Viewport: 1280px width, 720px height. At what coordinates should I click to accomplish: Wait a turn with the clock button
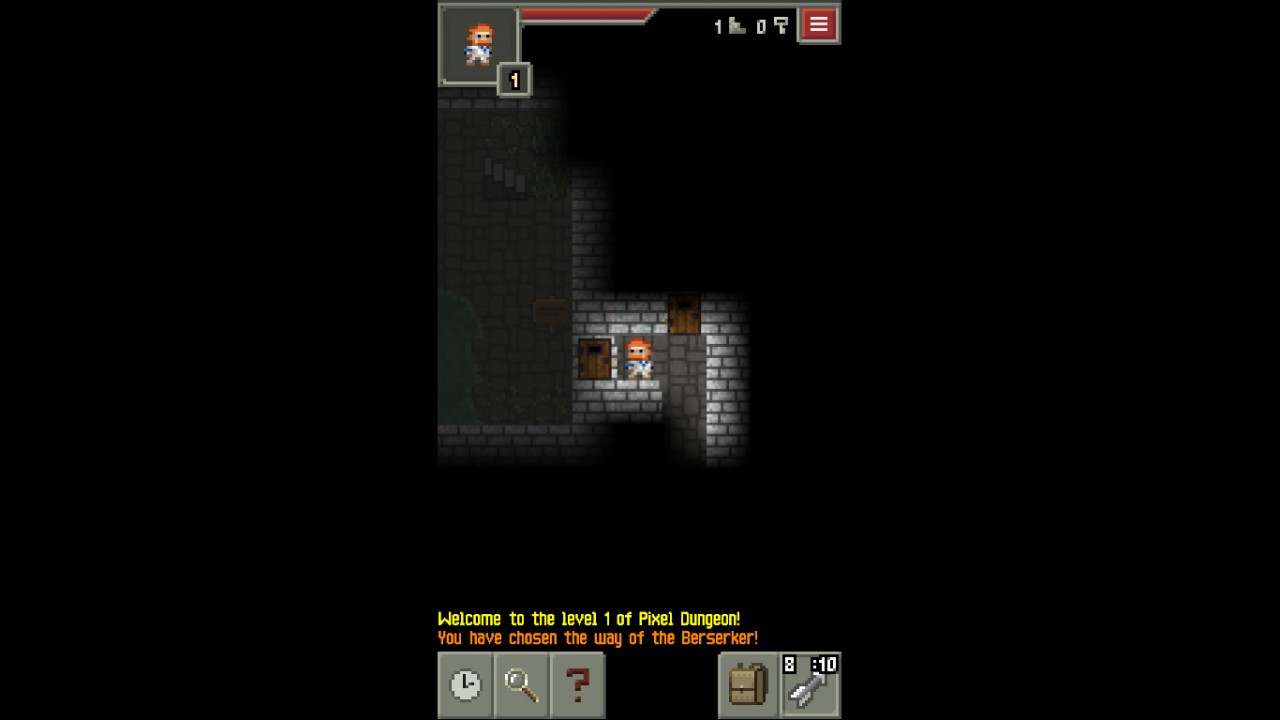point(465,685)
